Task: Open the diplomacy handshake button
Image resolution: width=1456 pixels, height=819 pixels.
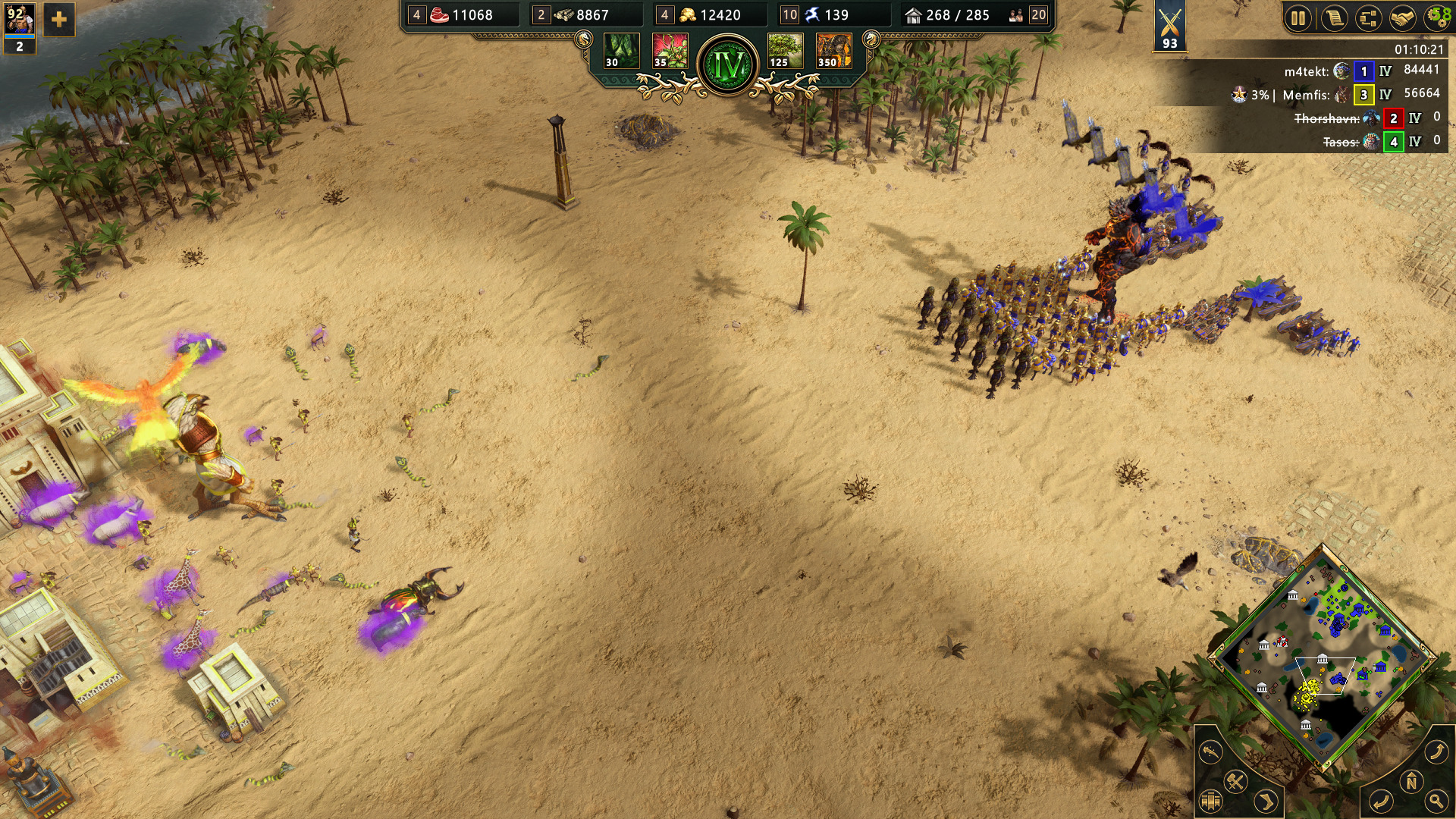Action: tap(1402, 18)
